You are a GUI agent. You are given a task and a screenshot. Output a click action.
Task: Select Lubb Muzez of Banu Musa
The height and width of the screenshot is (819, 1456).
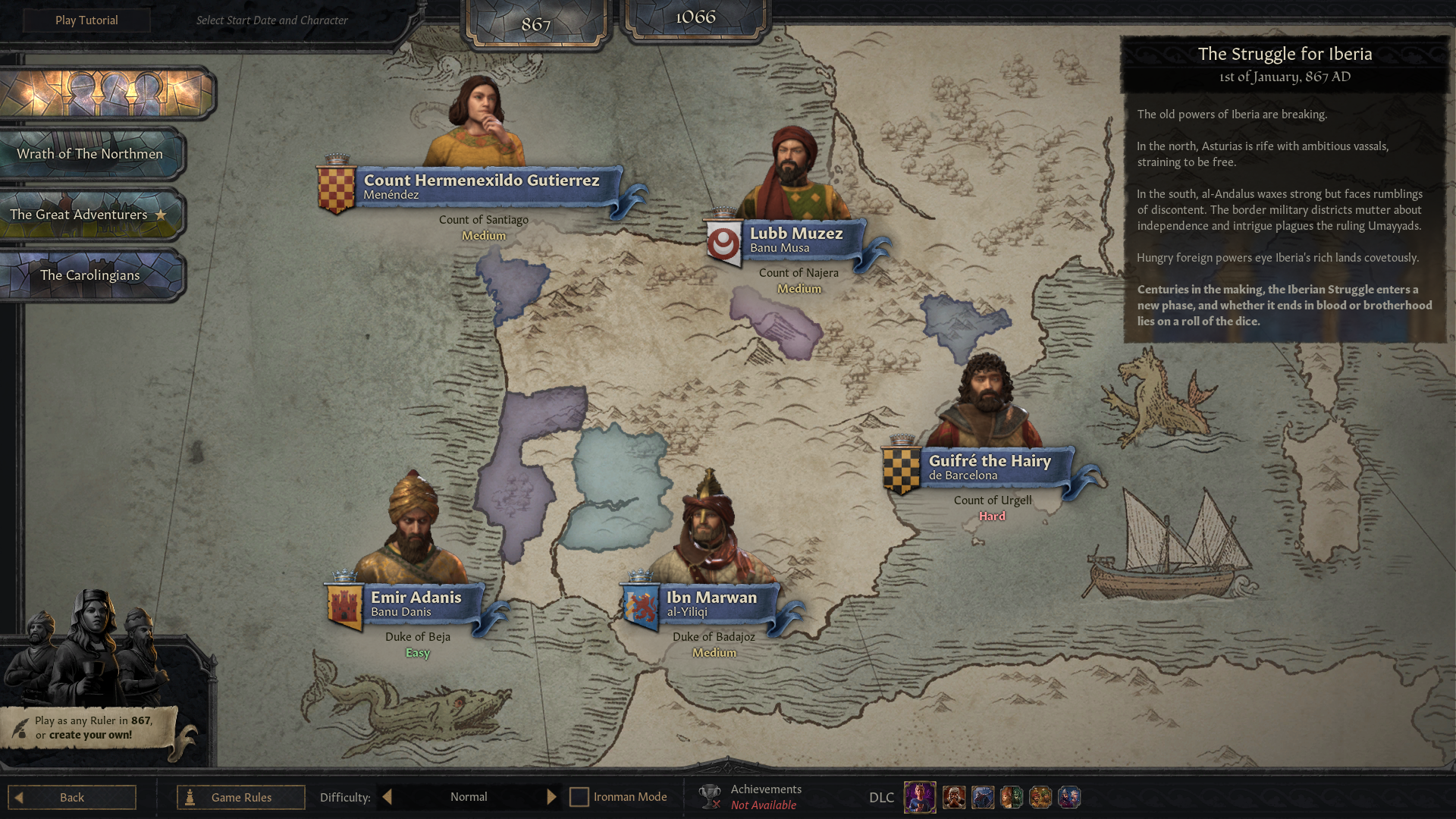point(795,240)
